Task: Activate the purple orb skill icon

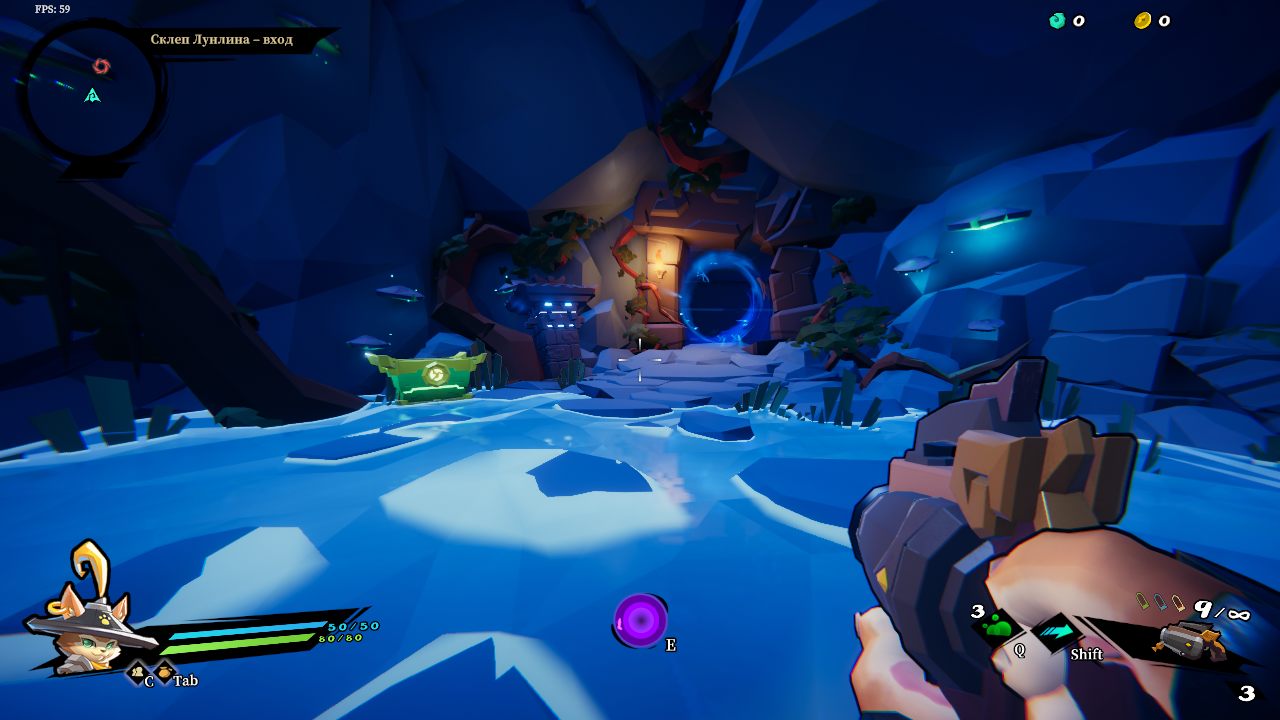Action: click(x=640, y=620)
